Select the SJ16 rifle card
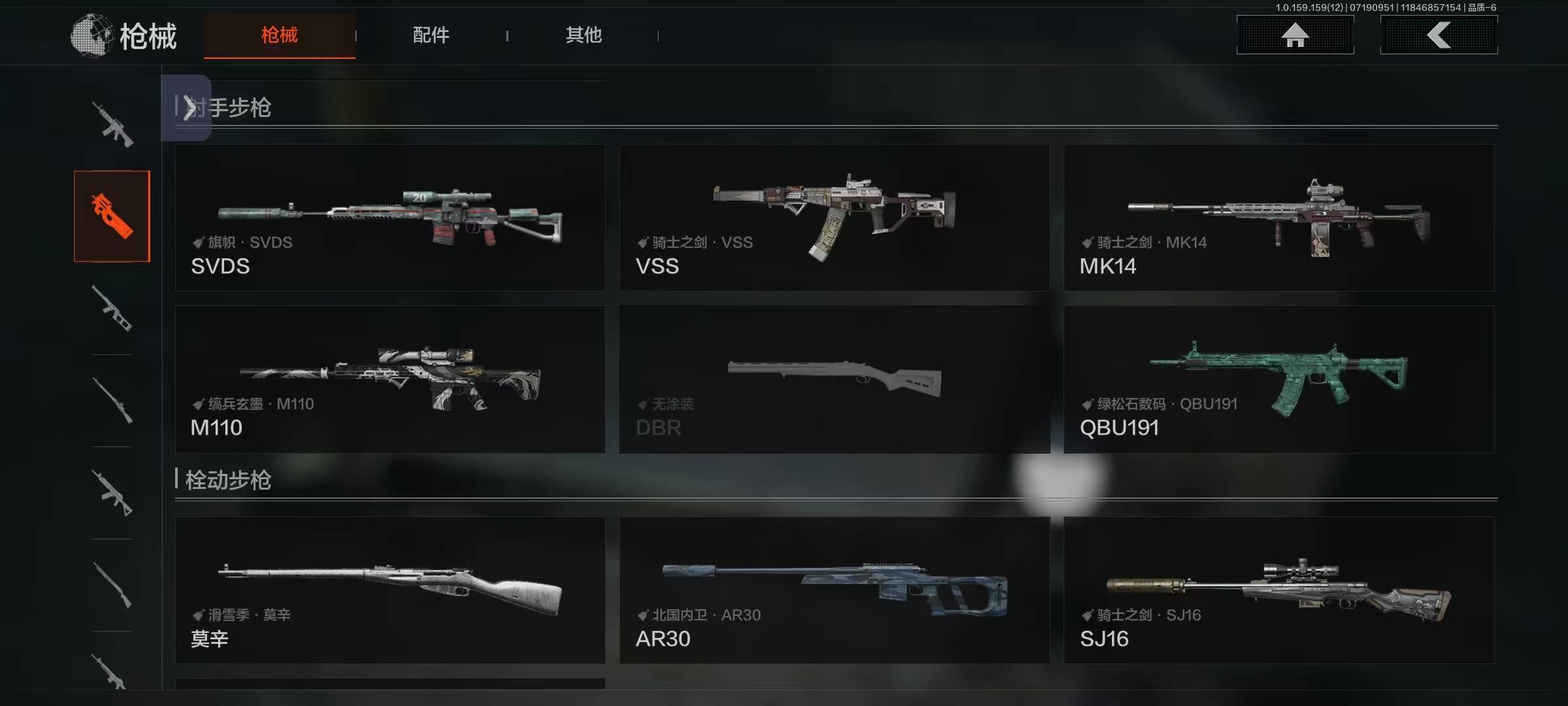The image size is (1568, 706). click(x=1279, y=590)
